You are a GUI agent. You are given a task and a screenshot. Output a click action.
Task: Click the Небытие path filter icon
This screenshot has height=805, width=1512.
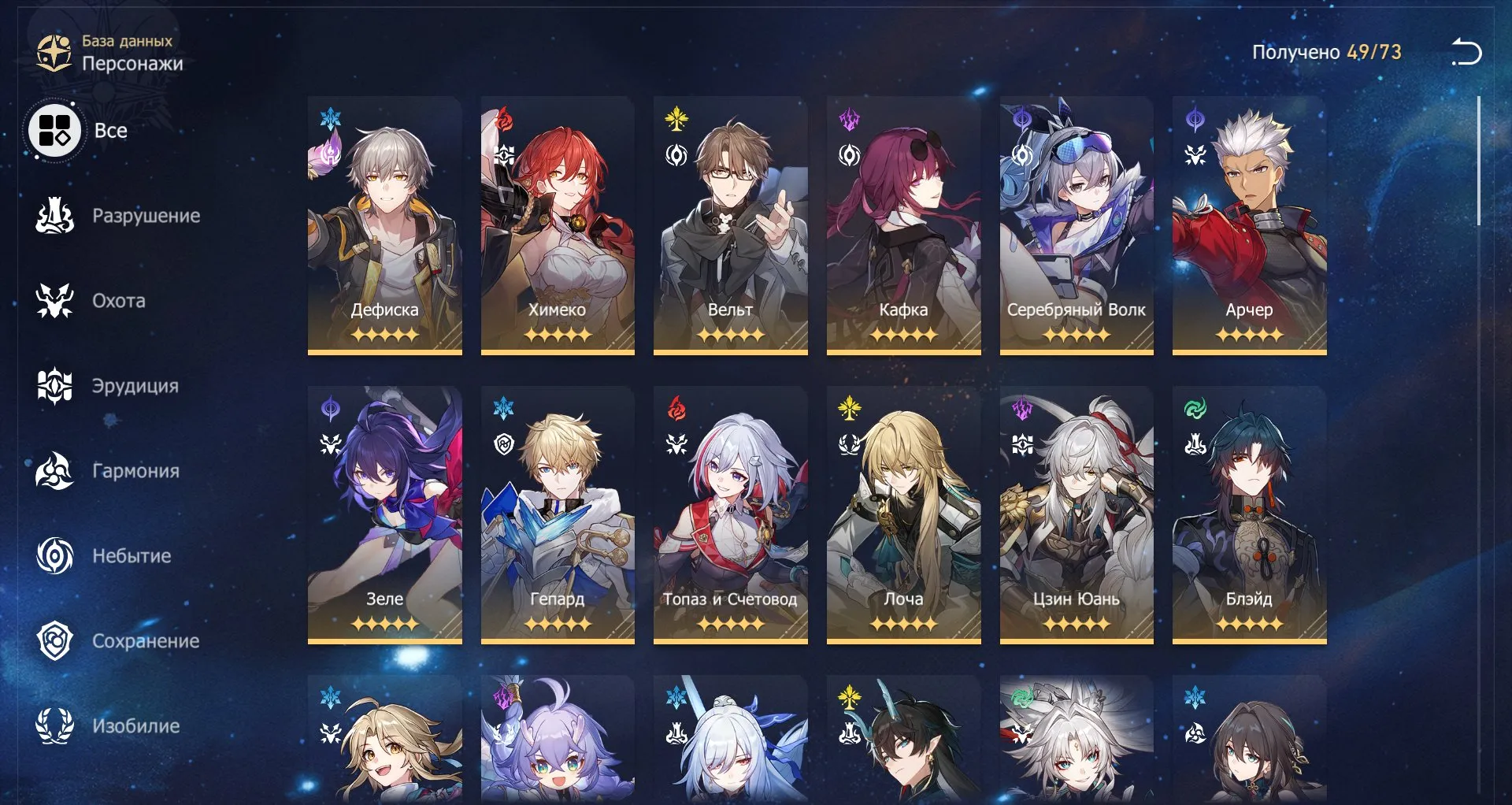(x=52, y=556)
